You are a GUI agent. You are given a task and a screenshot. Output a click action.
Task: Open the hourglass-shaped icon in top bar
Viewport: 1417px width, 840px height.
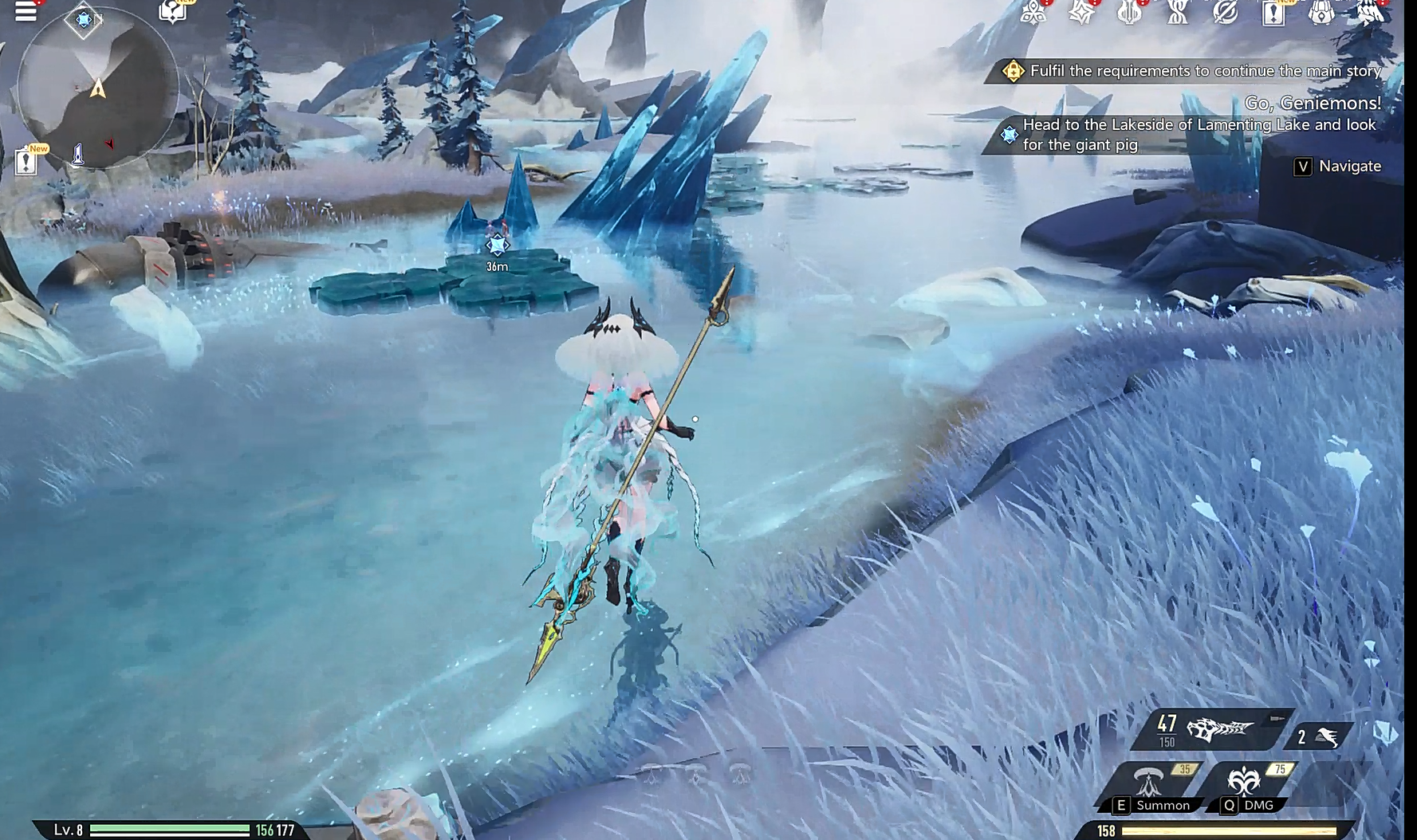[1177, 13]
